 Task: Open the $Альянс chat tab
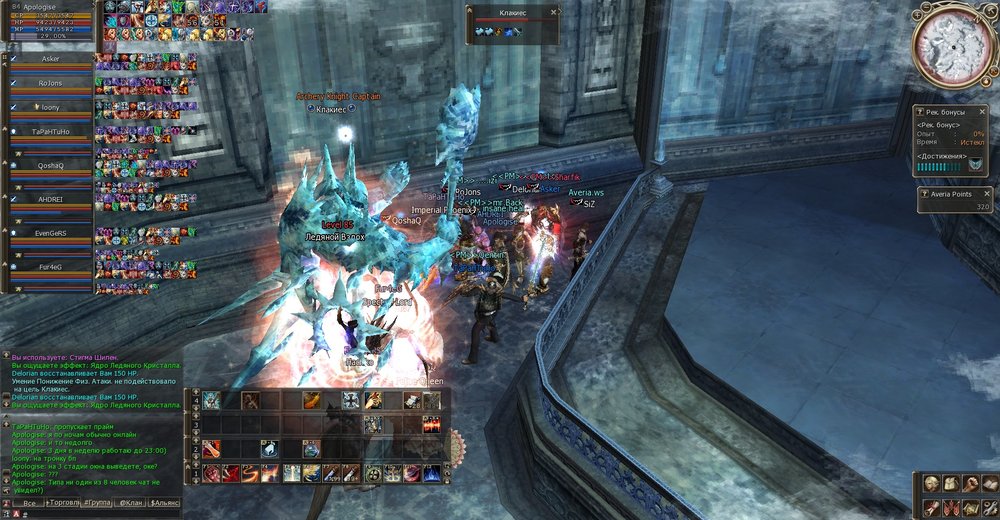pos(165,502)
